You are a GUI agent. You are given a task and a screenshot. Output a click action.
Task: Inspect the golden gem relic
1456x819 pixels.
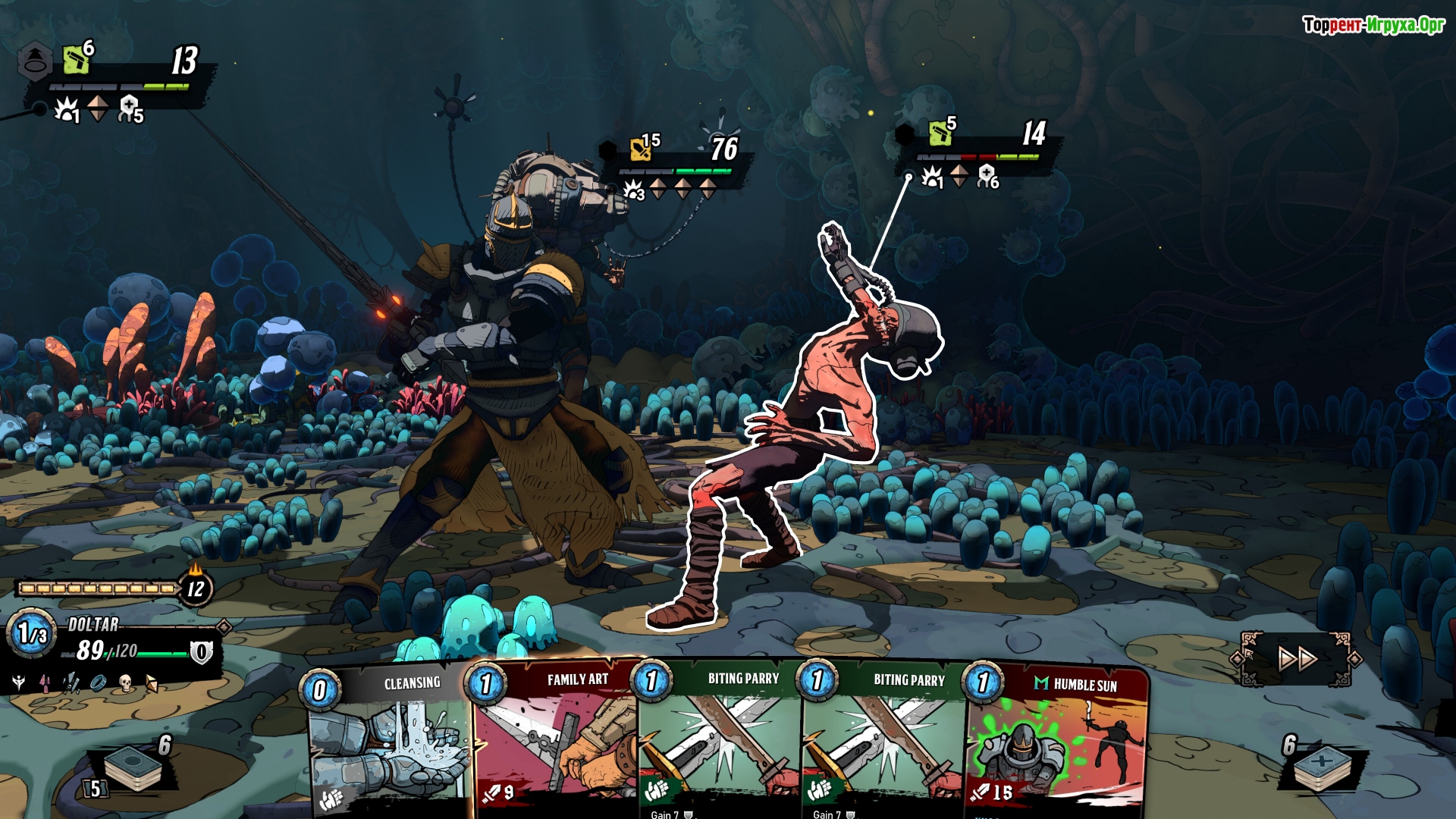(152, 683)
